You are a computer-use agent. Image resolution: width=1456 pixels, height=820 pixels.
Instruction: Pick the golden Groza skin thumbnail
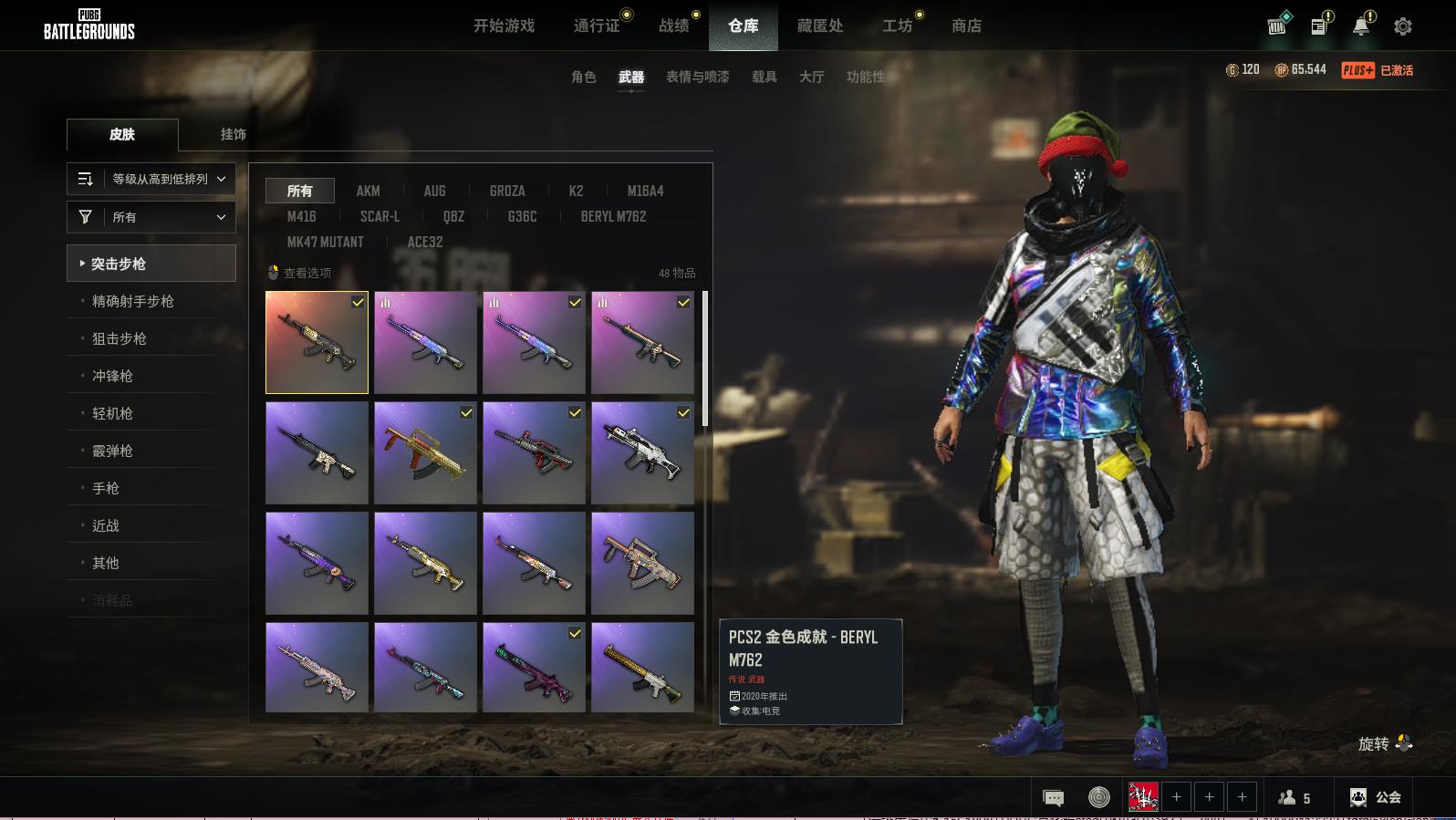[425, 453]
